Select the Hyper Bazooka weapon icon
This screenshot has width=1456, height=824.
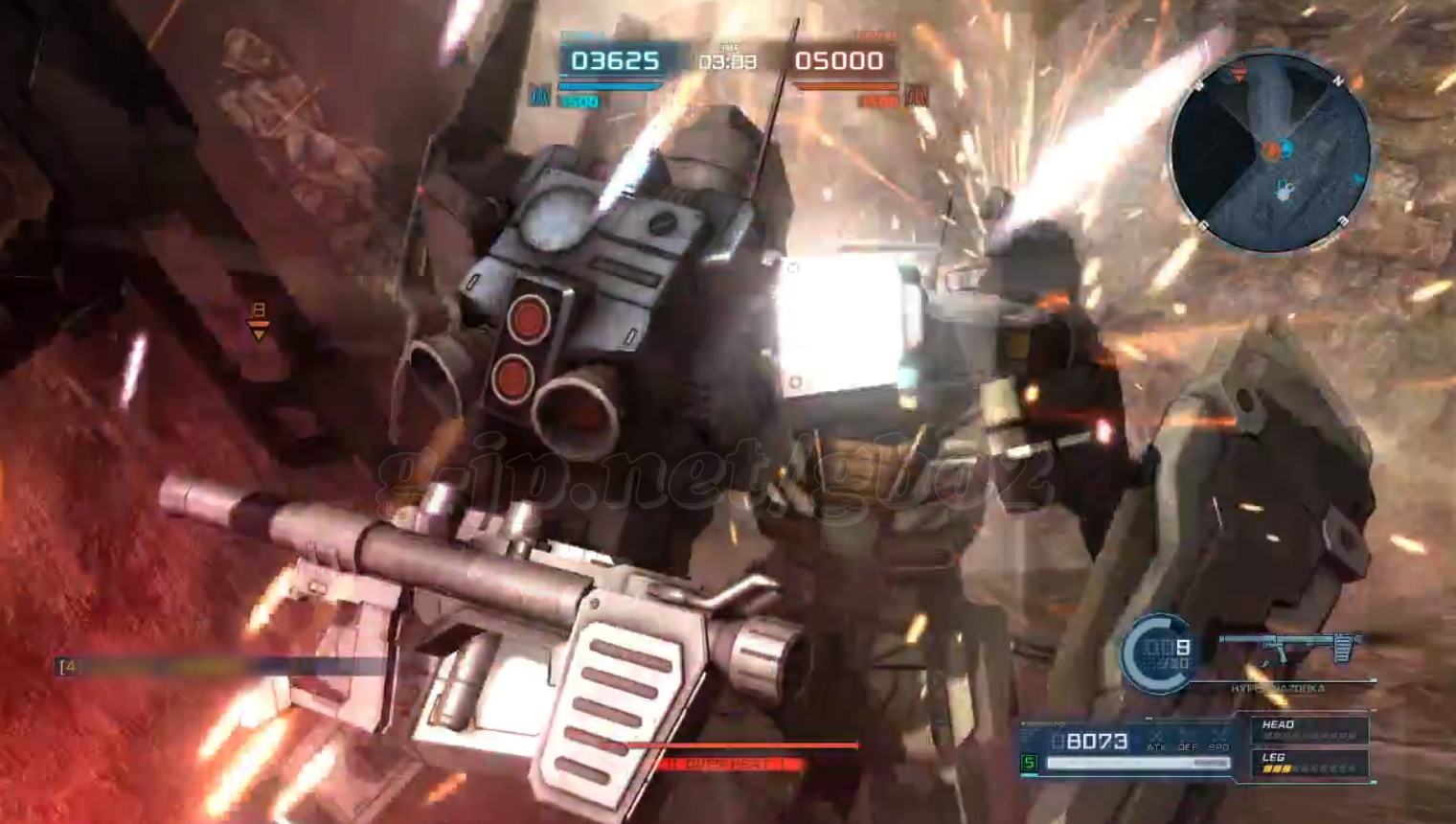click(x=1291, y=649)
